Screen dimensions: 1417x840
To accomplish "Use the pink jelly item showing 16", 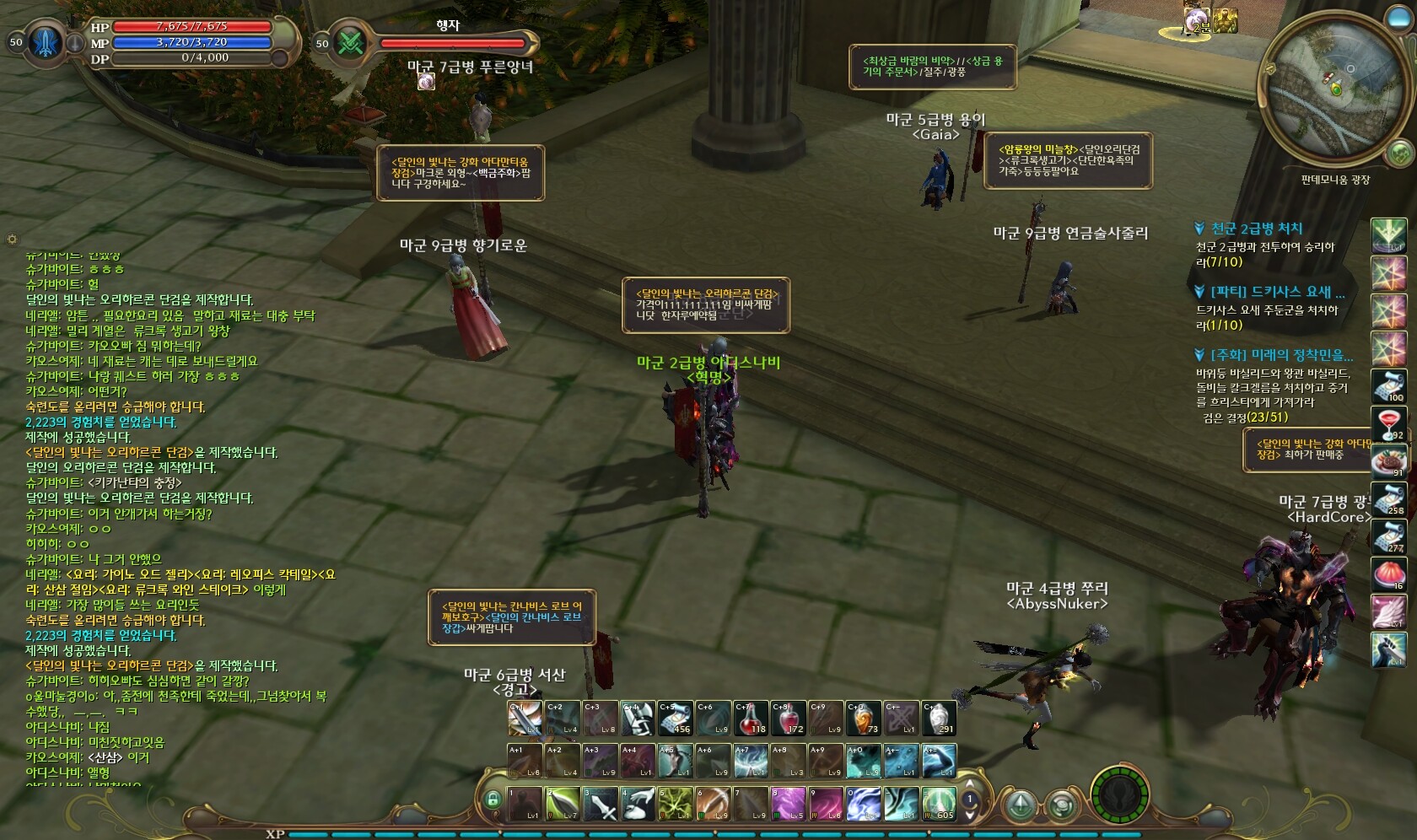I will click(1388, 574).
